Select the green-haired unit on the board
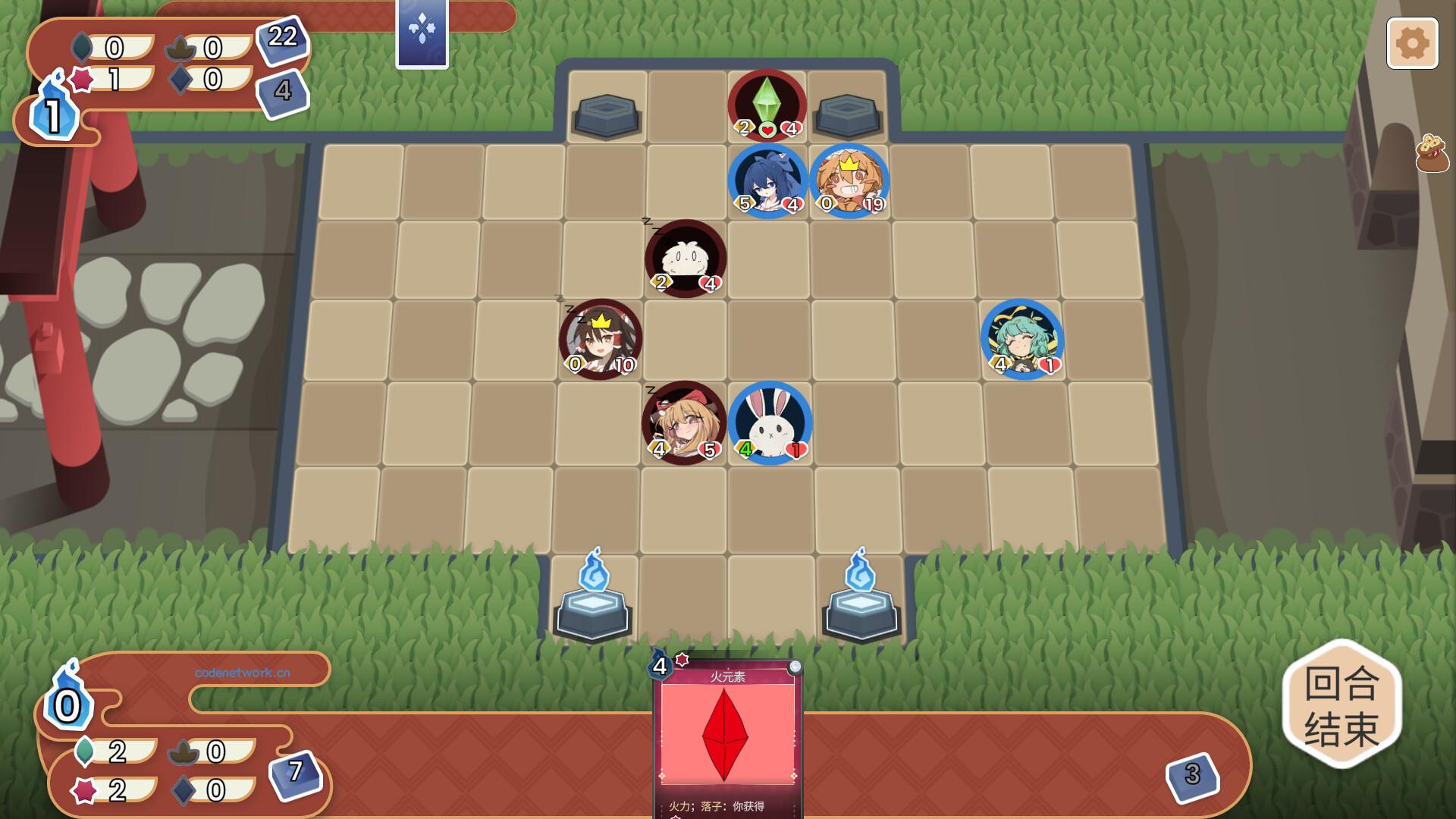1456x819 pixels. click(1022, 338)
